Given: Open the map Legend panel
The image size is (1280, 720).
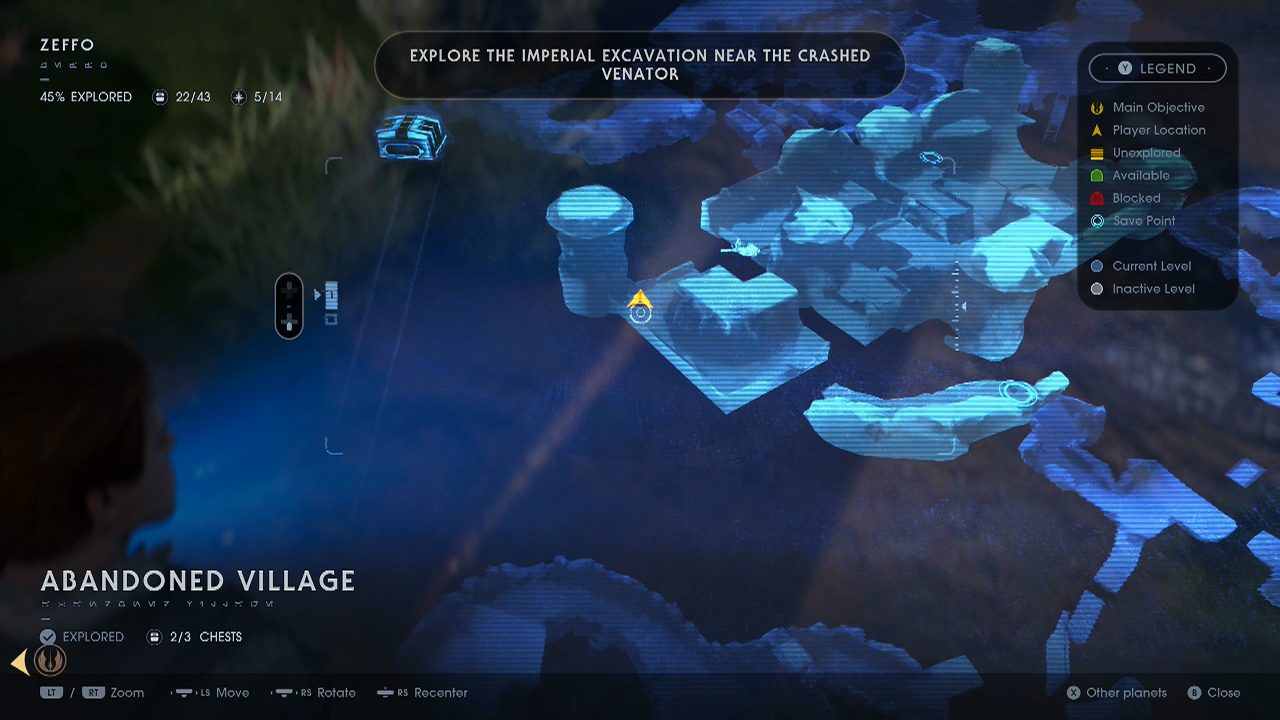Looking at the screenshot, I should (1157, 68).
